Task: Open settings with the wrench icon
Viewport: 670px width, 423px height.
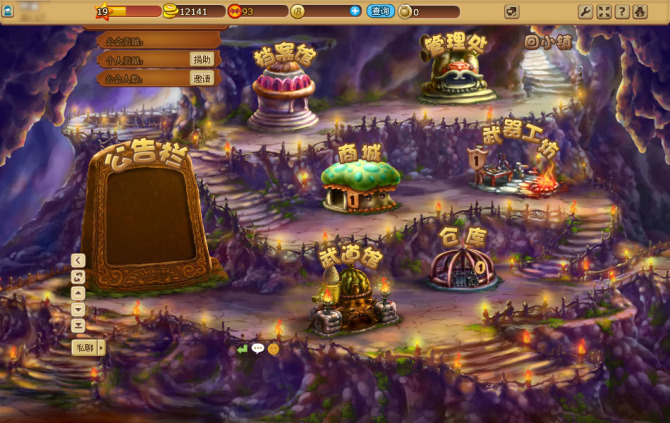Action: coord(585,12)
